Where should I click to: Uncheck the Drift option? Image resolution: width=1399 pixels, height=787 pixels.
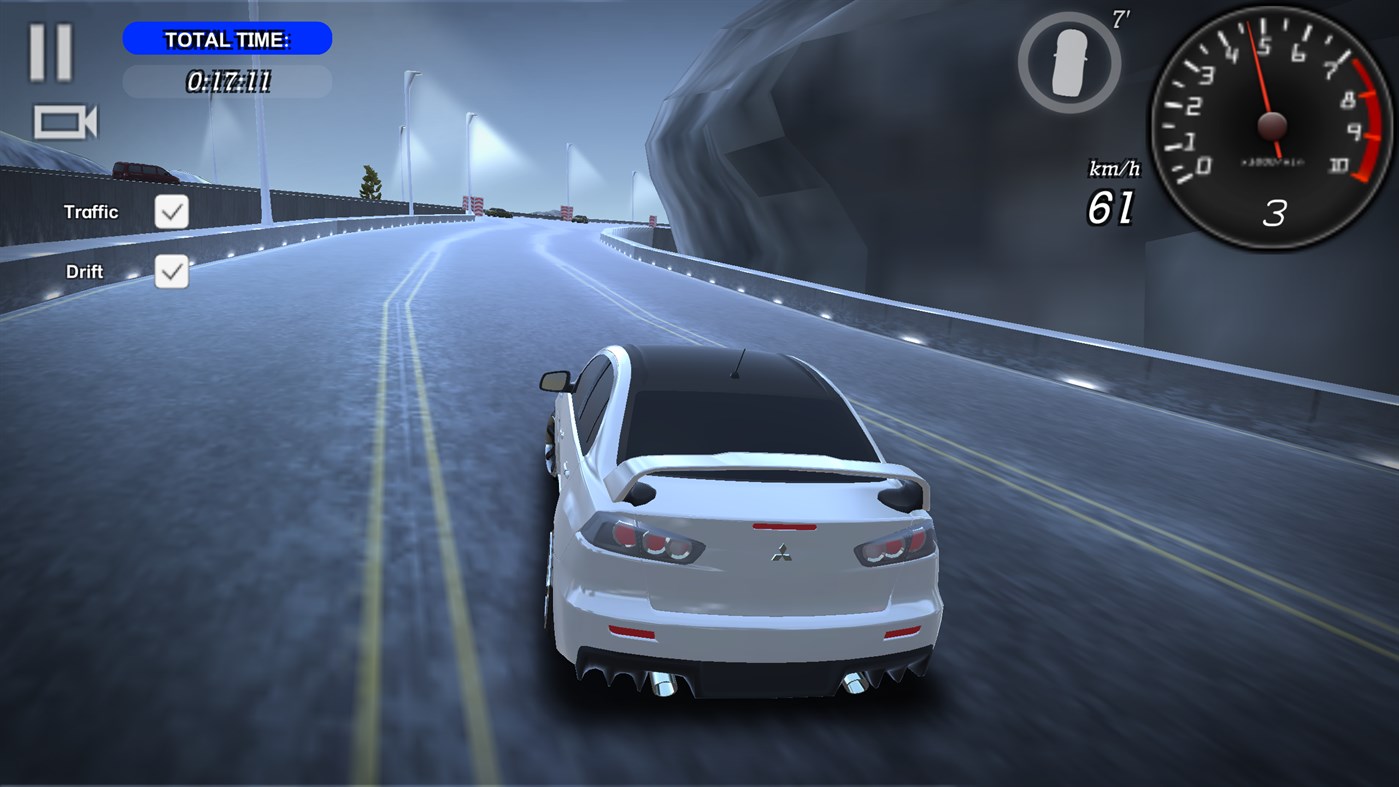click(170, 271)
